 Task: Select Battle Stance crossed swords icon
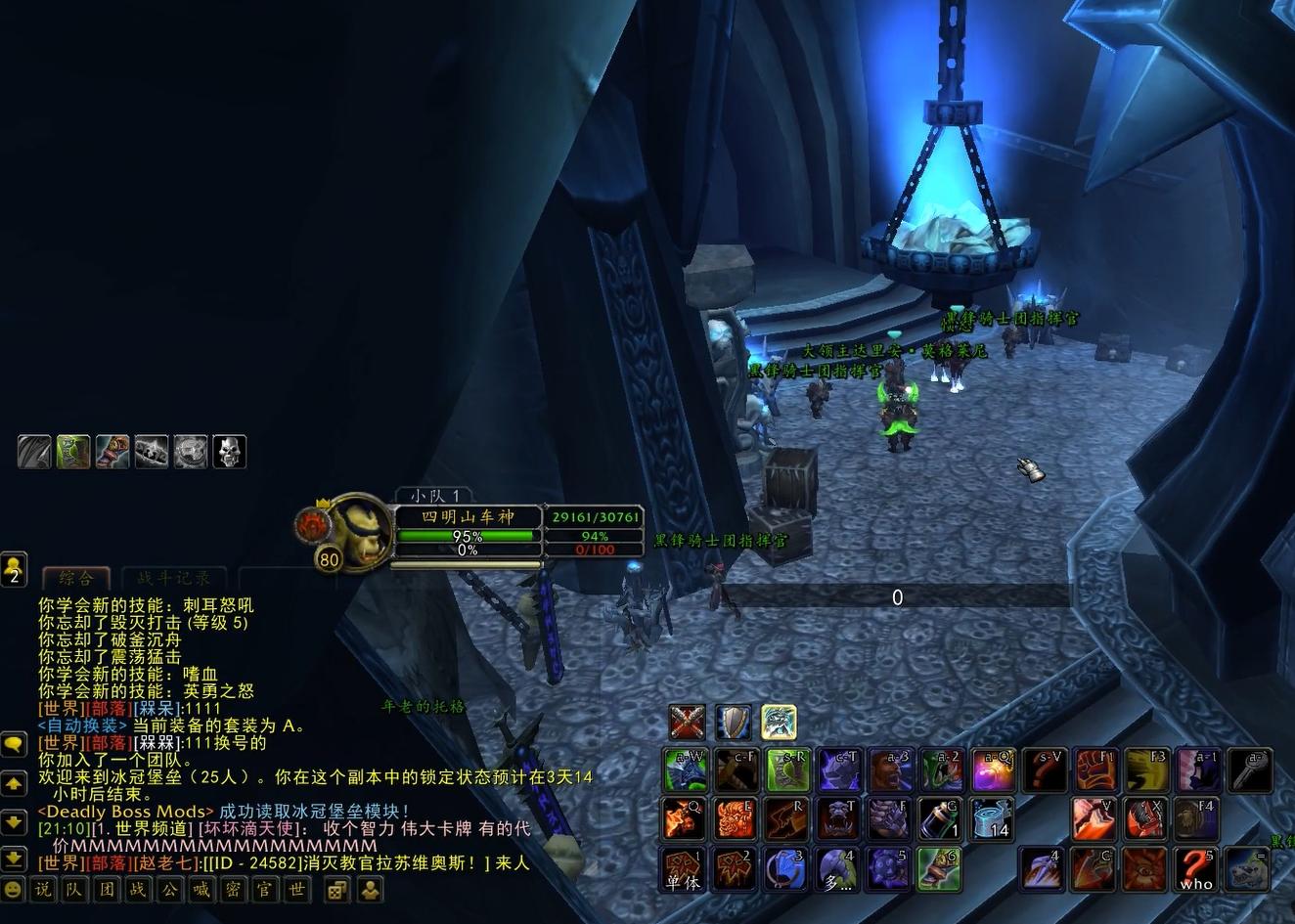[688, 723]
